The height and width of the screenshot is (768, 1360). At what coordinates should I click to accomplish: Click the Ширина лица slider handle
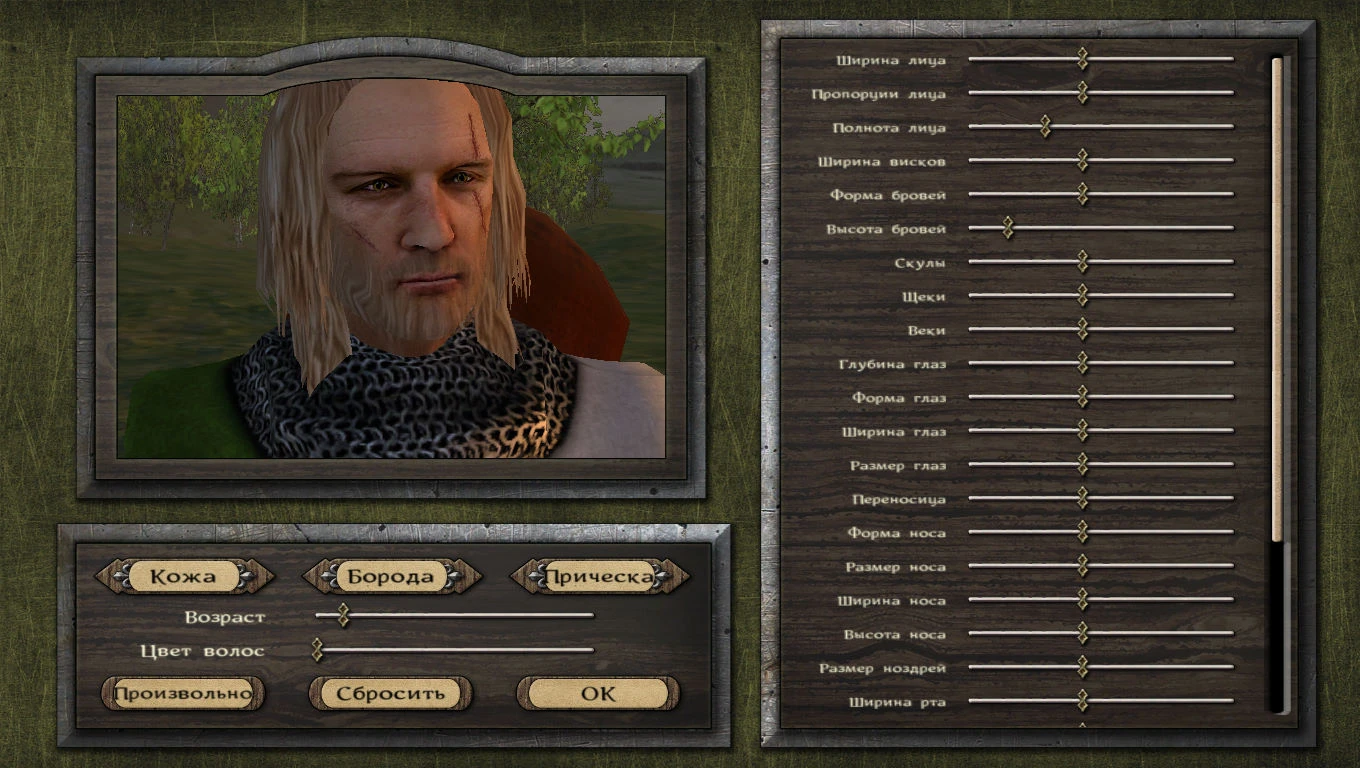tap(1083, 59)
